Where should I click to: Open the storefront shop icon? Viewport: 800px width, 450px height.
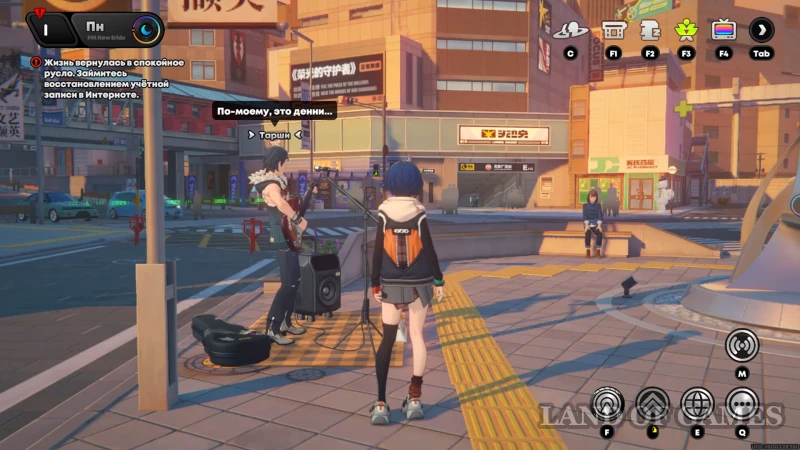614,30
